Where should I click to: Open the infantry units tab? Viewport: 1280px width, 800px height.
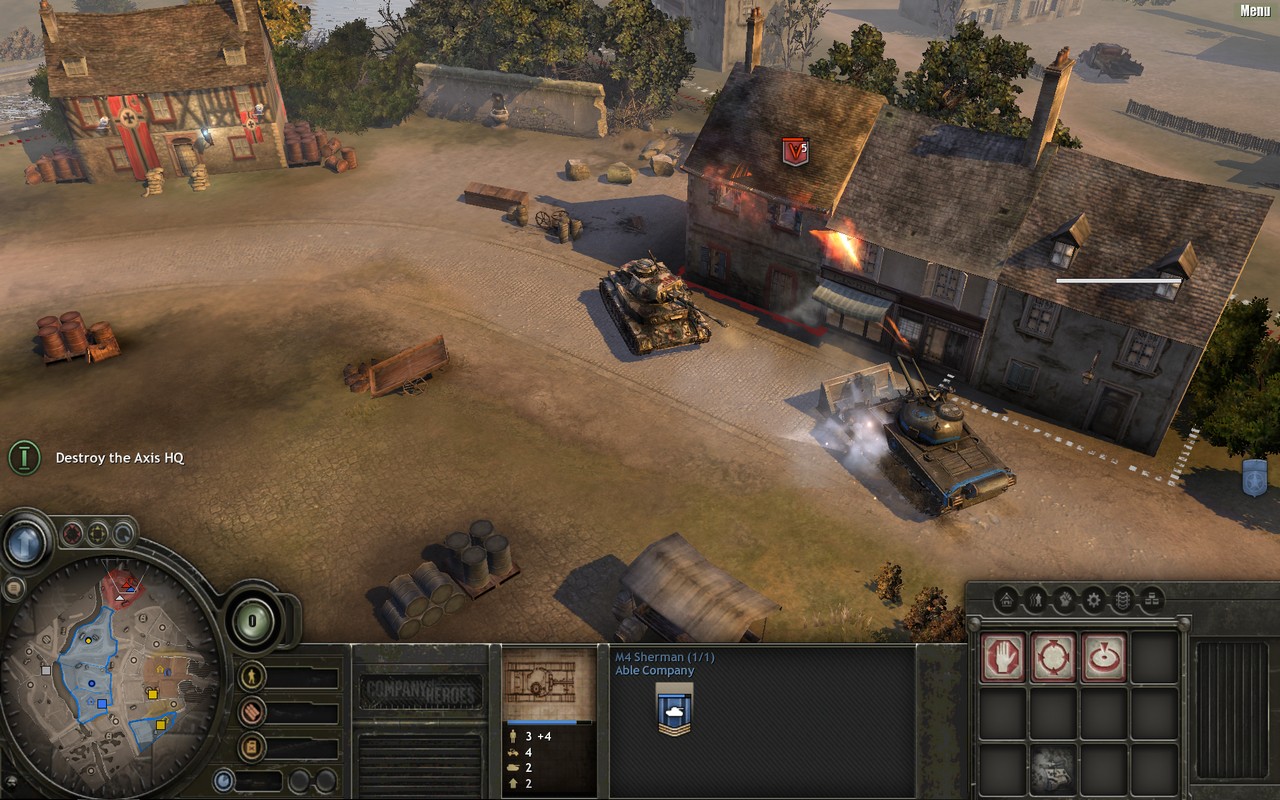coord(1036,600)
